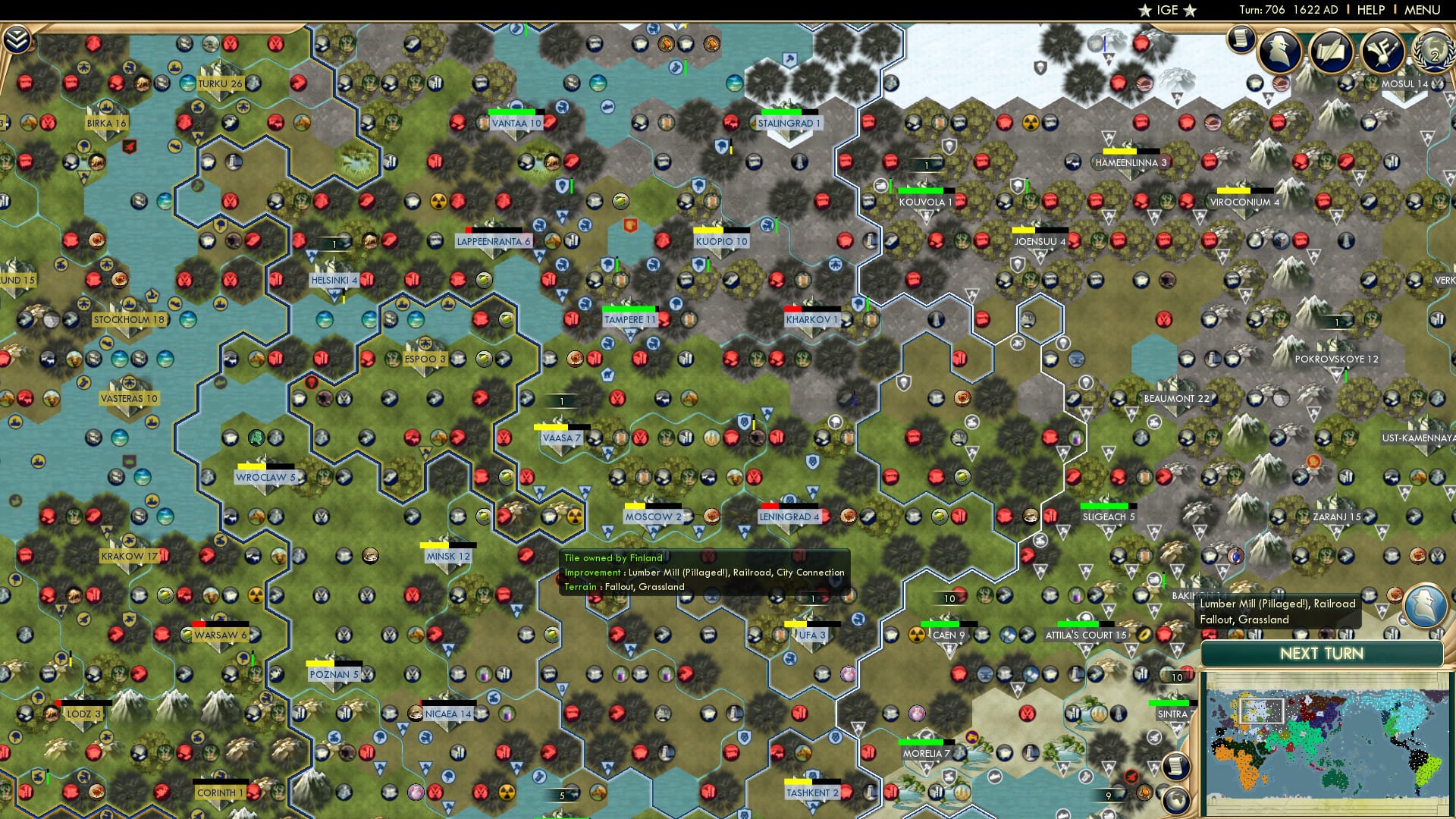
Task: Open the Culture overview icon at top right
Action: point(1382,52)
